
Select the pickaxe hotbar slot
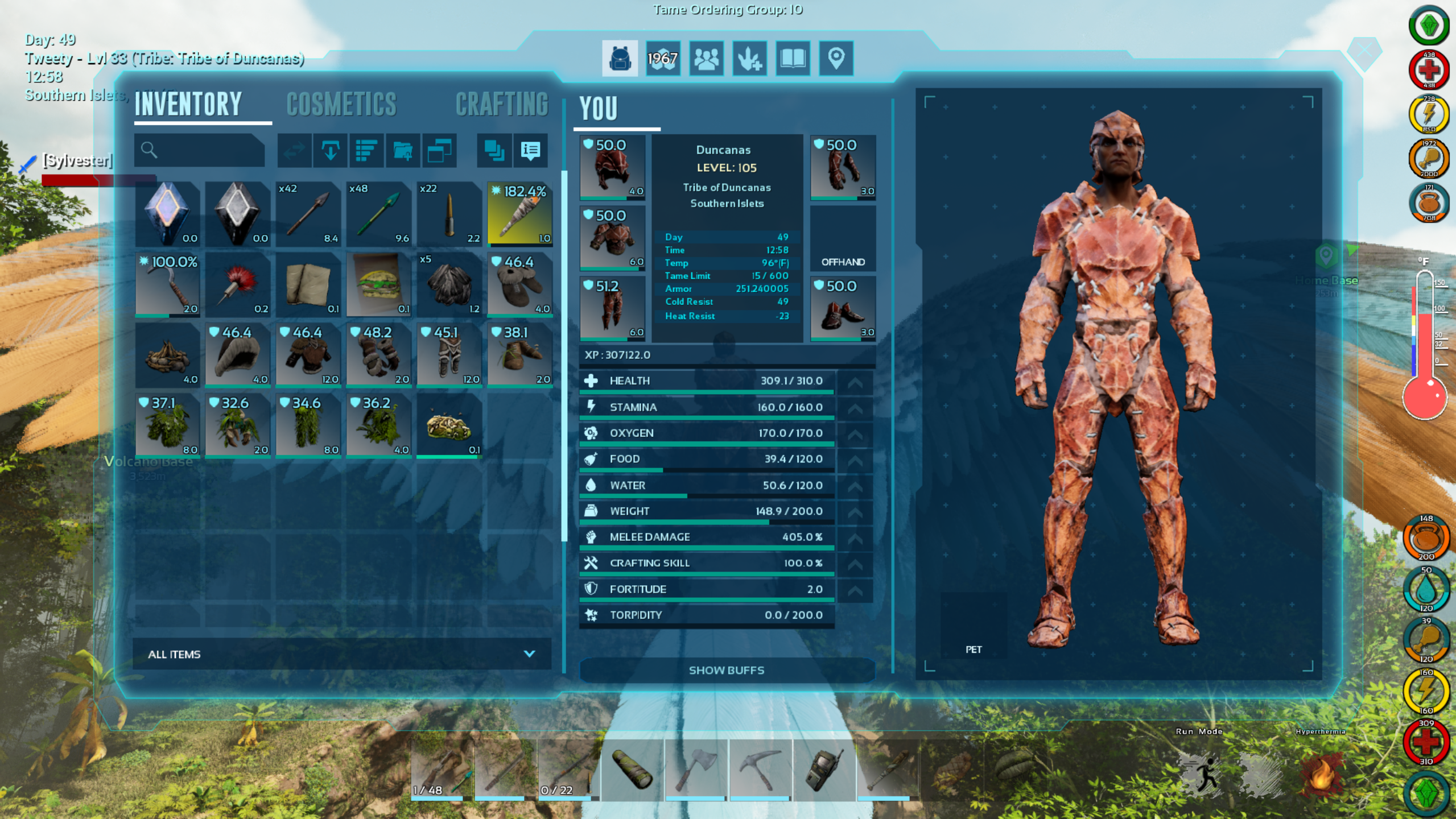click(760, 770)
